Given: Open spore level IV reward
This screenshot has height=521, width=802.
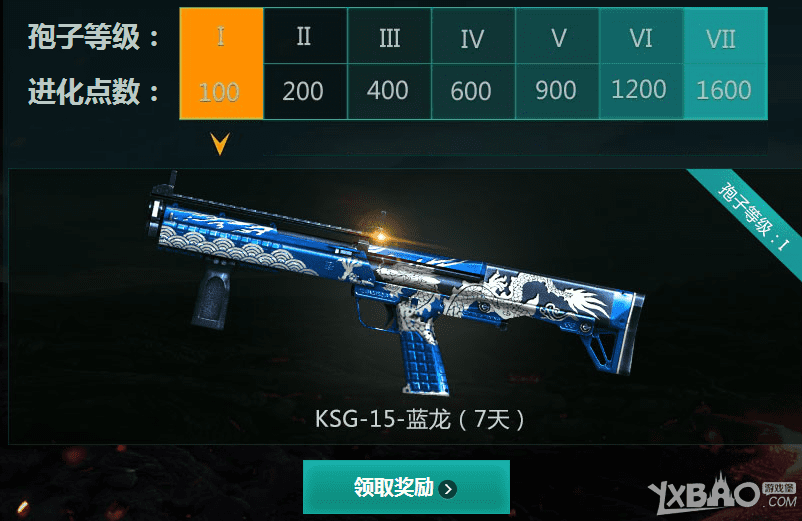Looking at the screenshot, I should [x=473, y=64].
